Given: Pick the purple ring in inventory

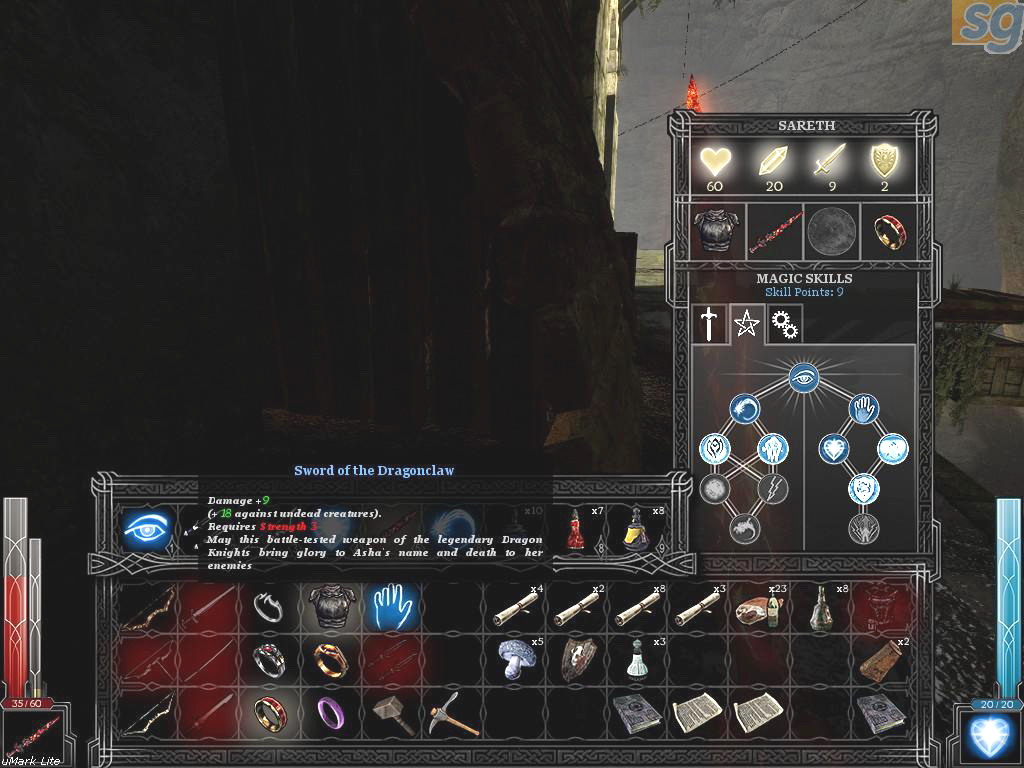Looking at the screenshot, I should point(330,712).
